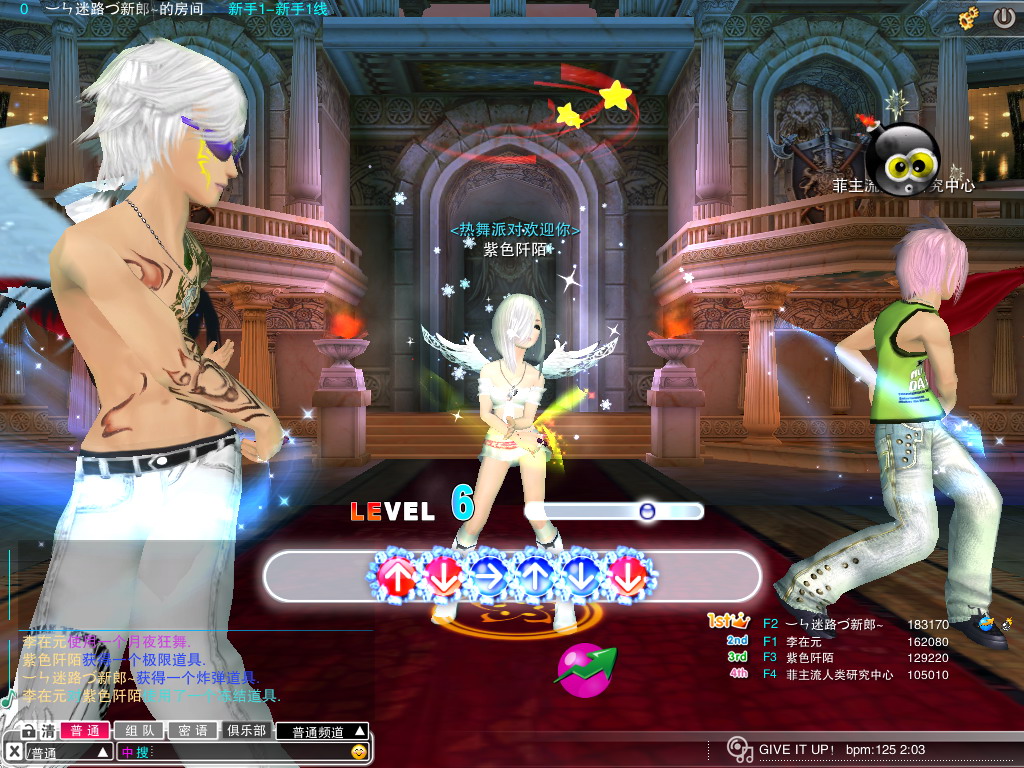Viewport: 1024px width, 768px height.
Task: Clear chat with the 清 button
Action: pyautogui.click(x=48, y=731)
